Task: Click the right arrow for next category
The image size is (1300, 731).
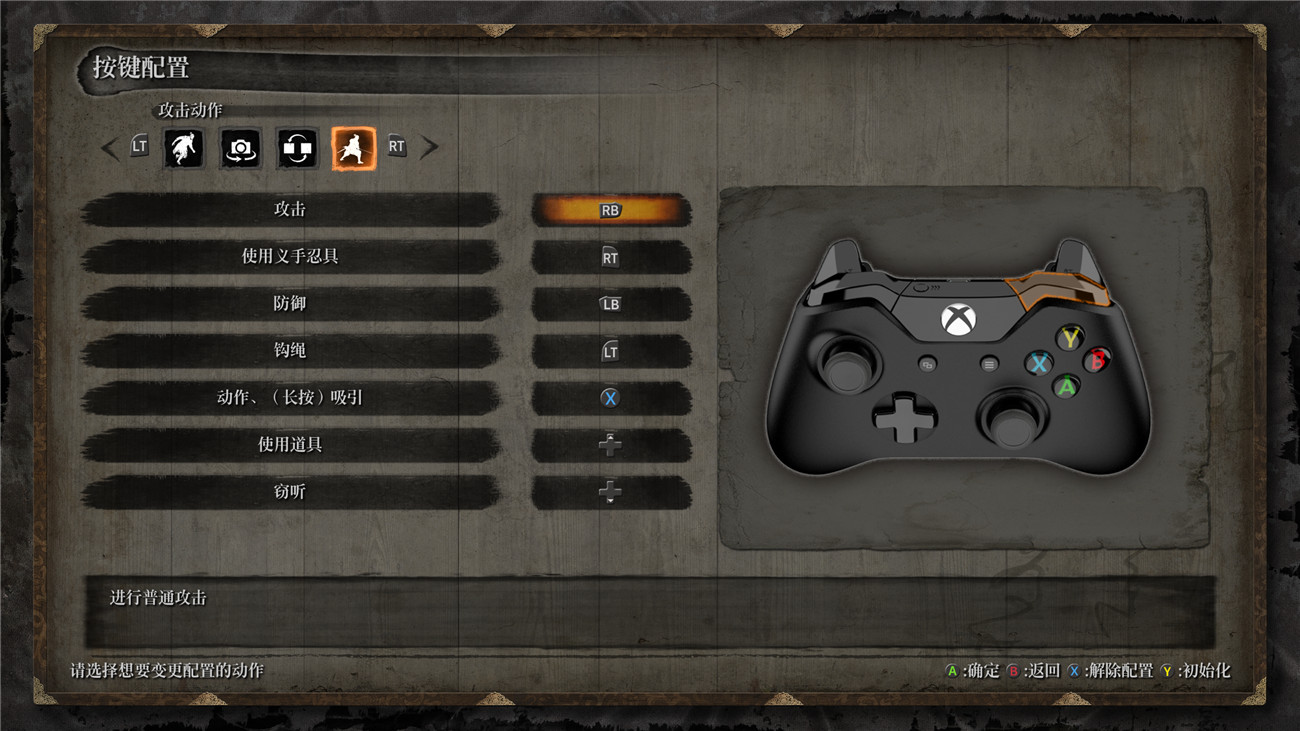Action: point(429,148)
